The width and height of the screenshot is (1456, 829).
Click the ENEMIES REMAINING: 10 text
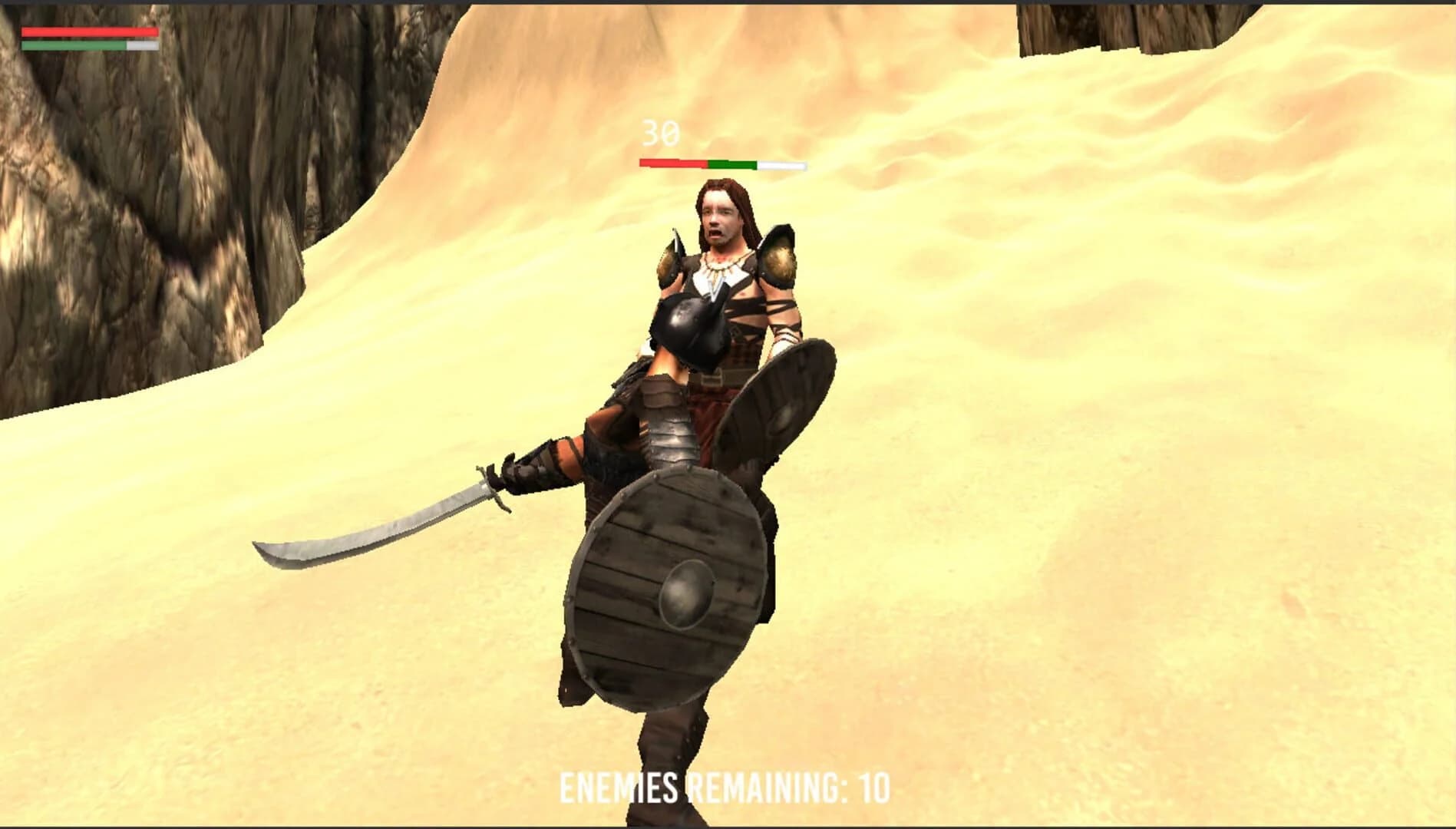pyautogui.click(x=726, y=786)
